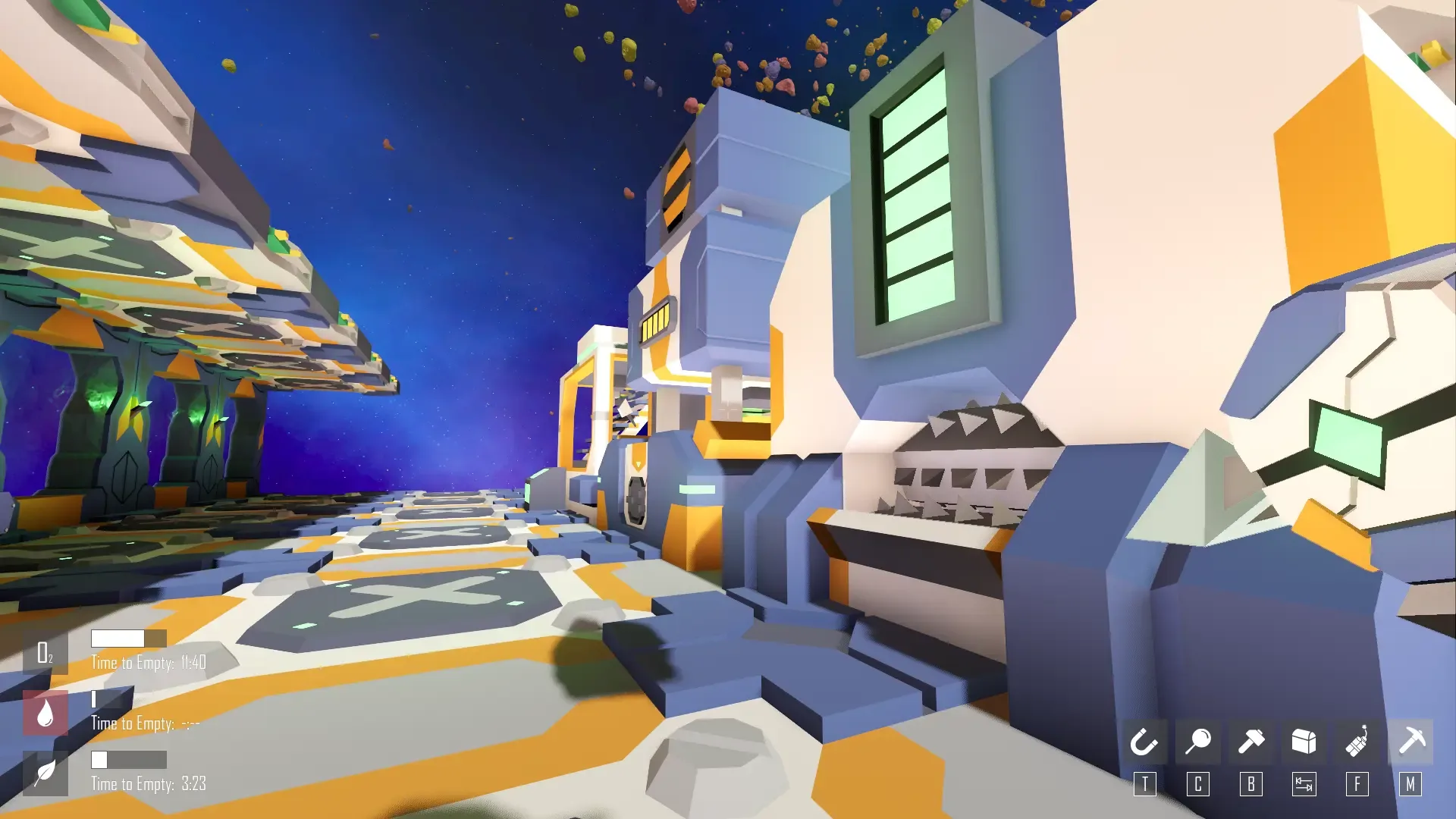Select the magnet tool
This screenshot has width=1456, height=819.
[1145, 742]
